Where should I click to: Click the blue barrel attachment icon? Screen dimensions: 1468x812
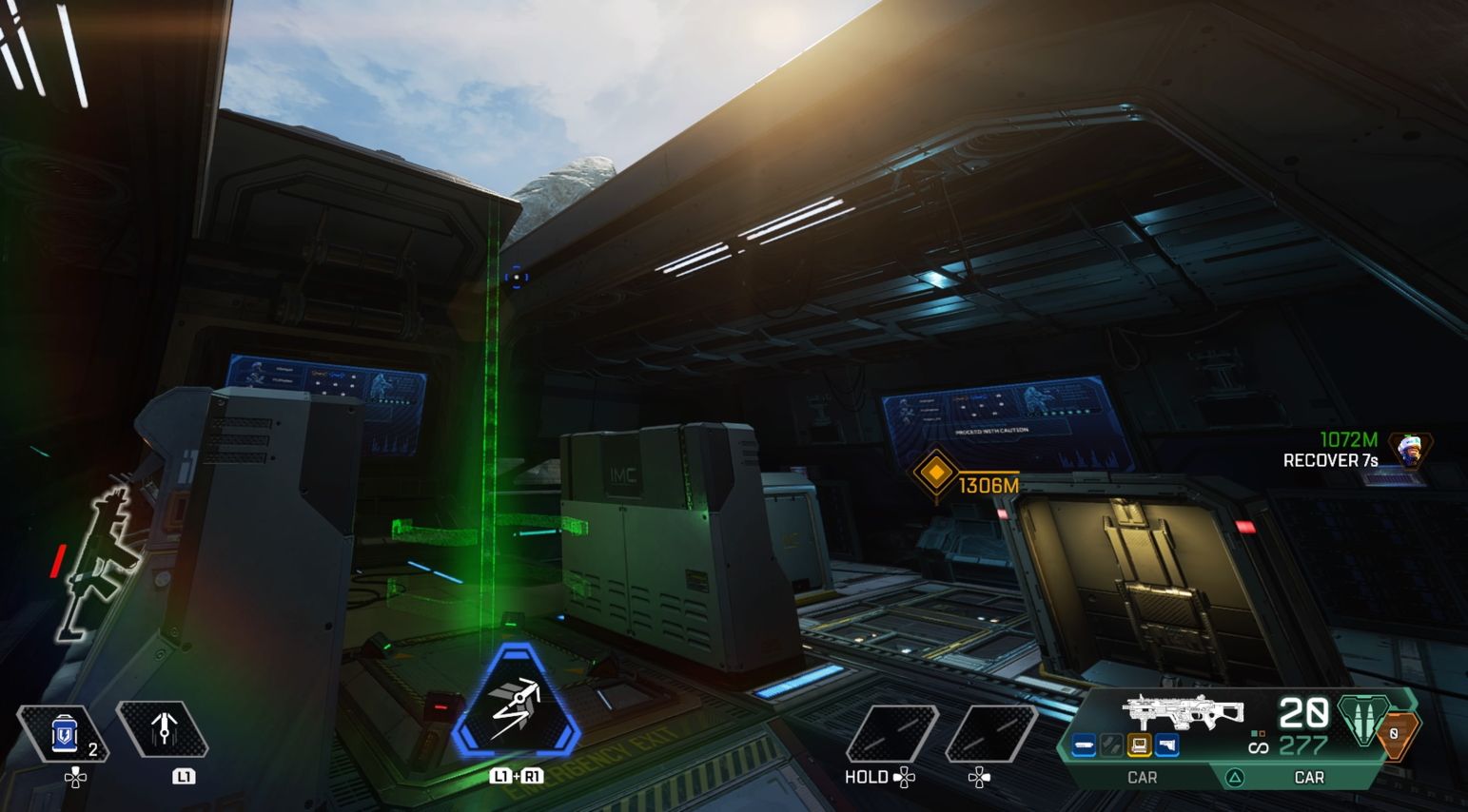pyautogui.click(x=1085, y=743)
